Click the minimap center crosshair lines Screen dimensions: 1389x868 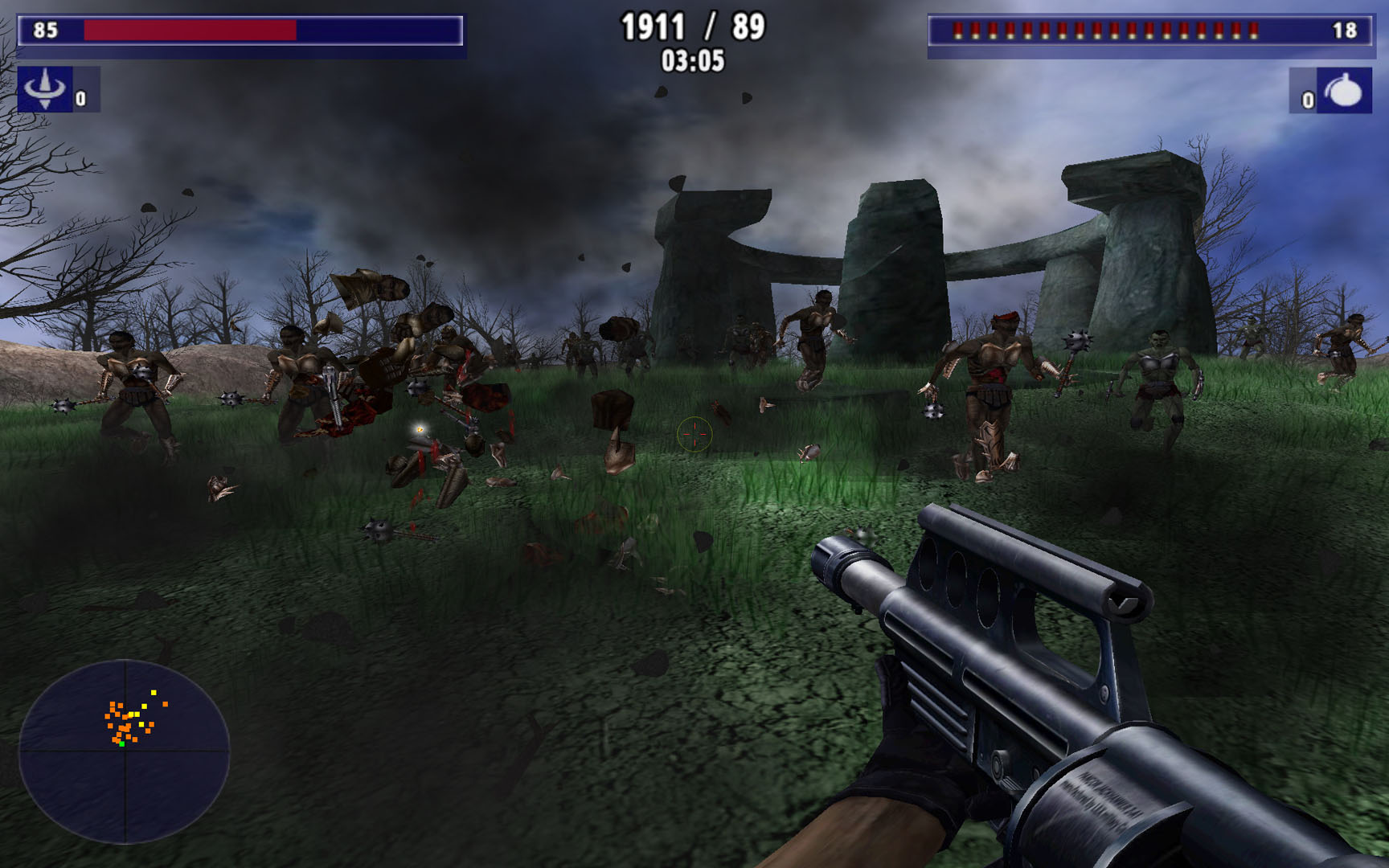click(x=126, y=749)
